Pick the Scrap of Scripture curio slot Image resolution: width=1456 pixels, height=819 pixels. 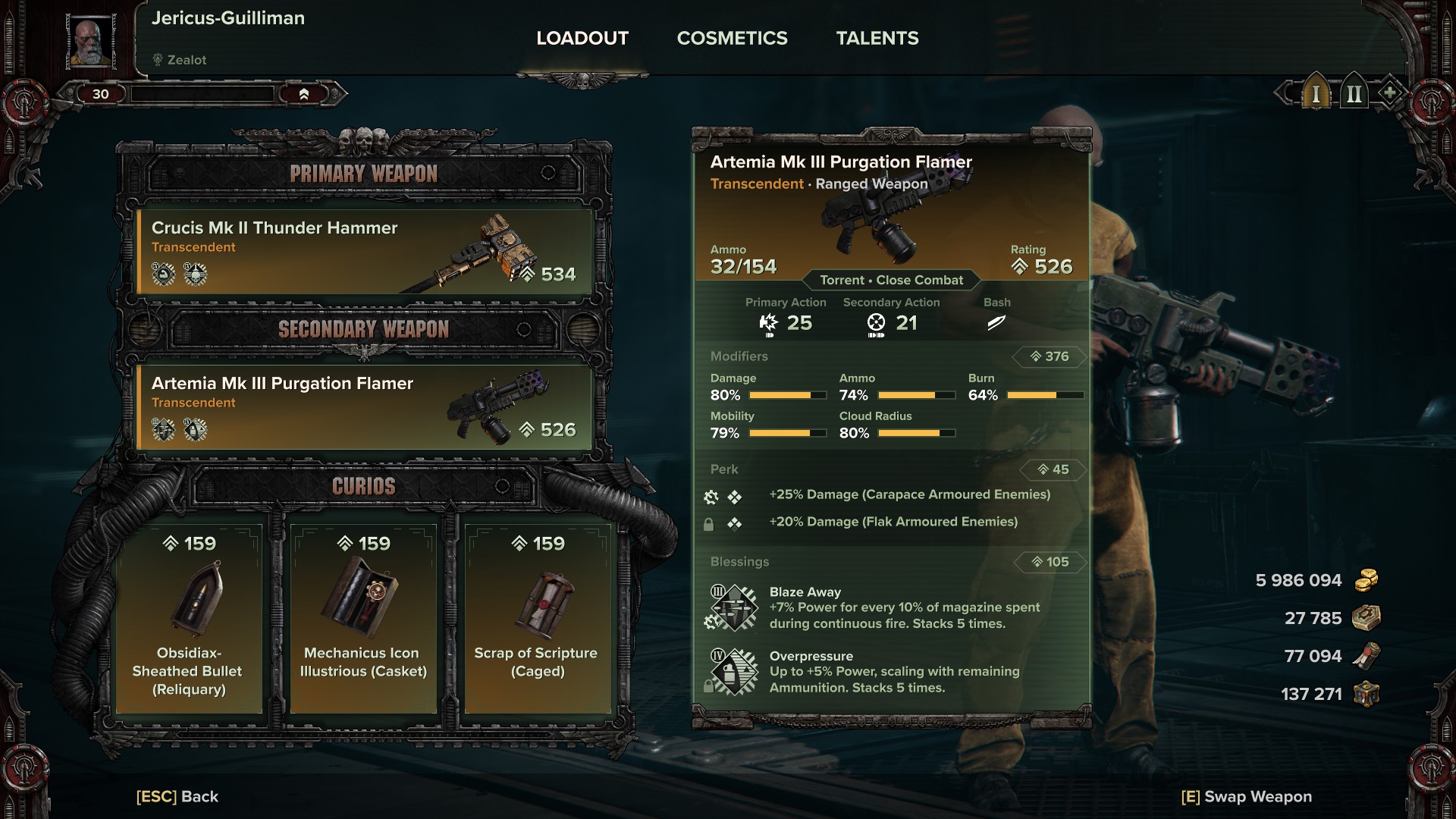(x=537, y=618)
